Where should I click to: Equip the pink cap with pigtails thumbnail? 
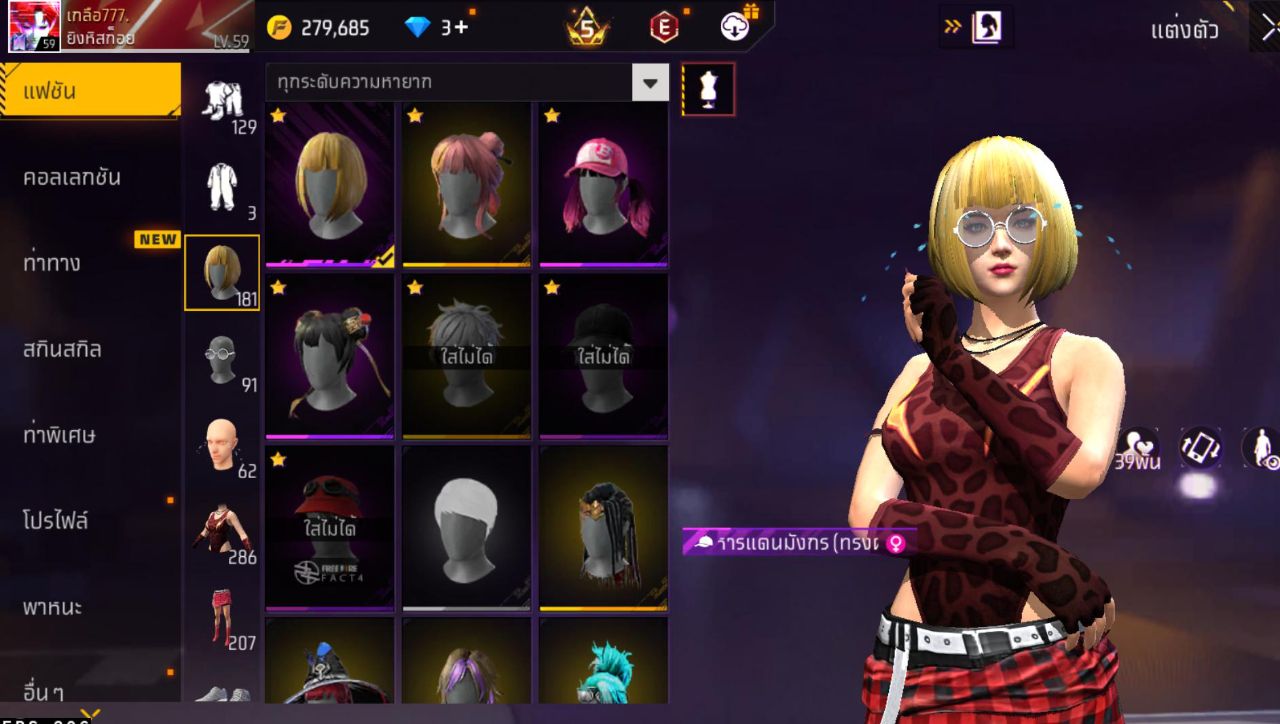[602, 182]
